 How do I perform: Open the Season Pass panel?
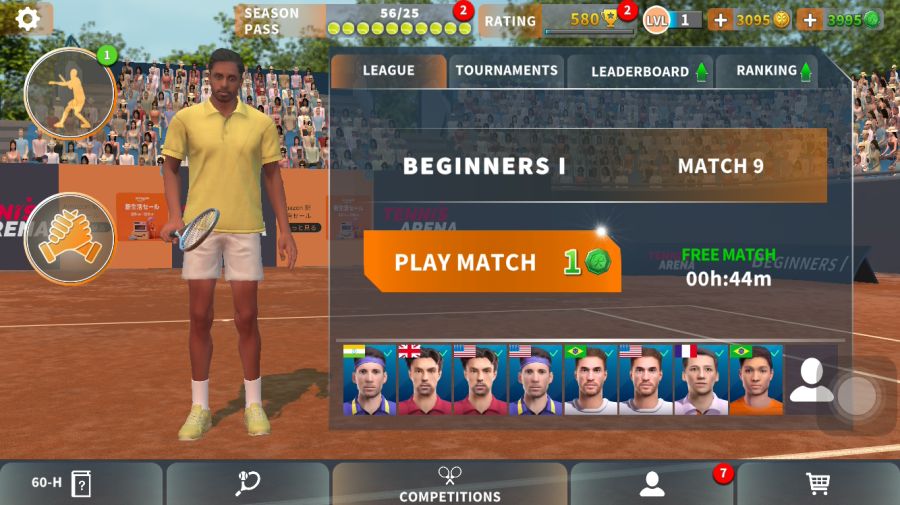(x=355, y=20)
